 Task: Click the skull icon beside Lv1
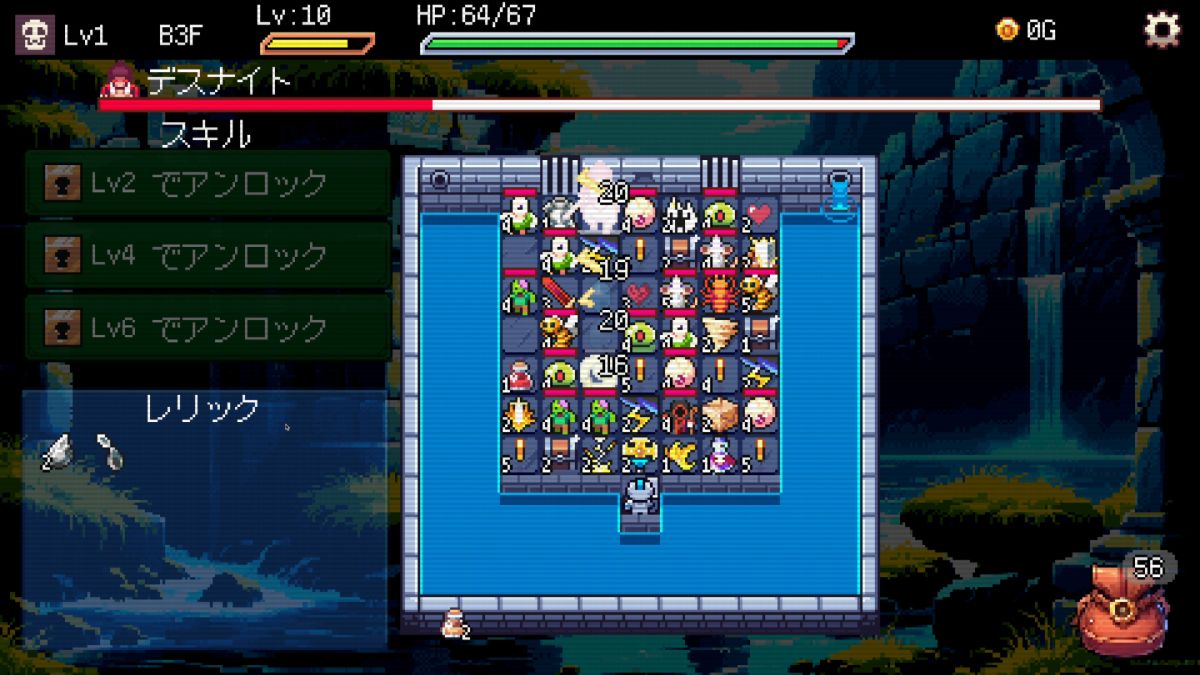pos(34,35)
